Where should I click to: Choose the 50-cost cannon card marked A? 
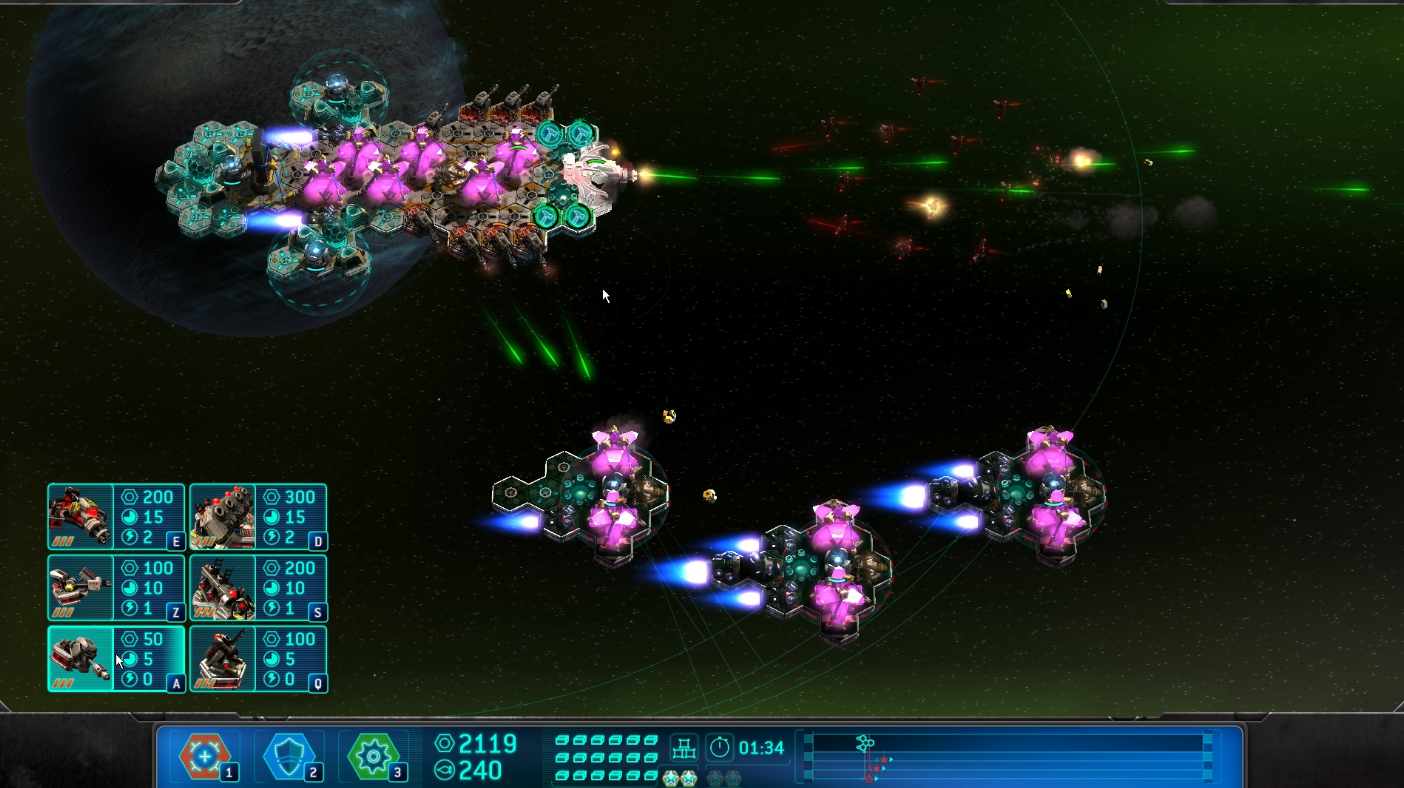point(116,659)
